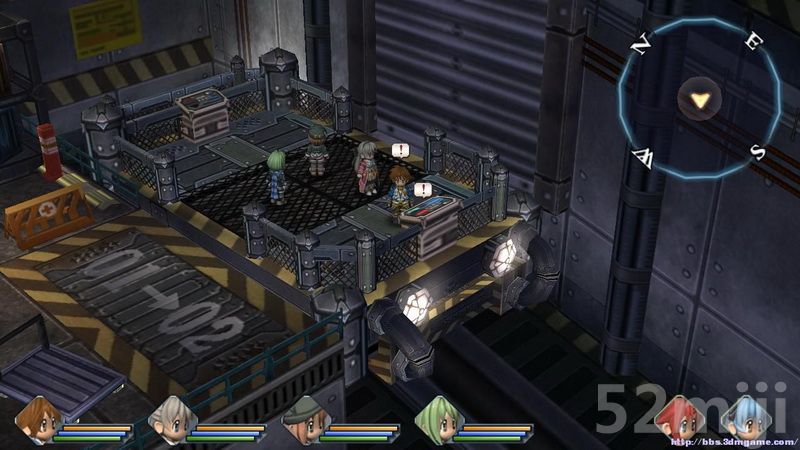This screenshot has height=450, width=800.
Task: Click the compass minimap
Action: 699,98
